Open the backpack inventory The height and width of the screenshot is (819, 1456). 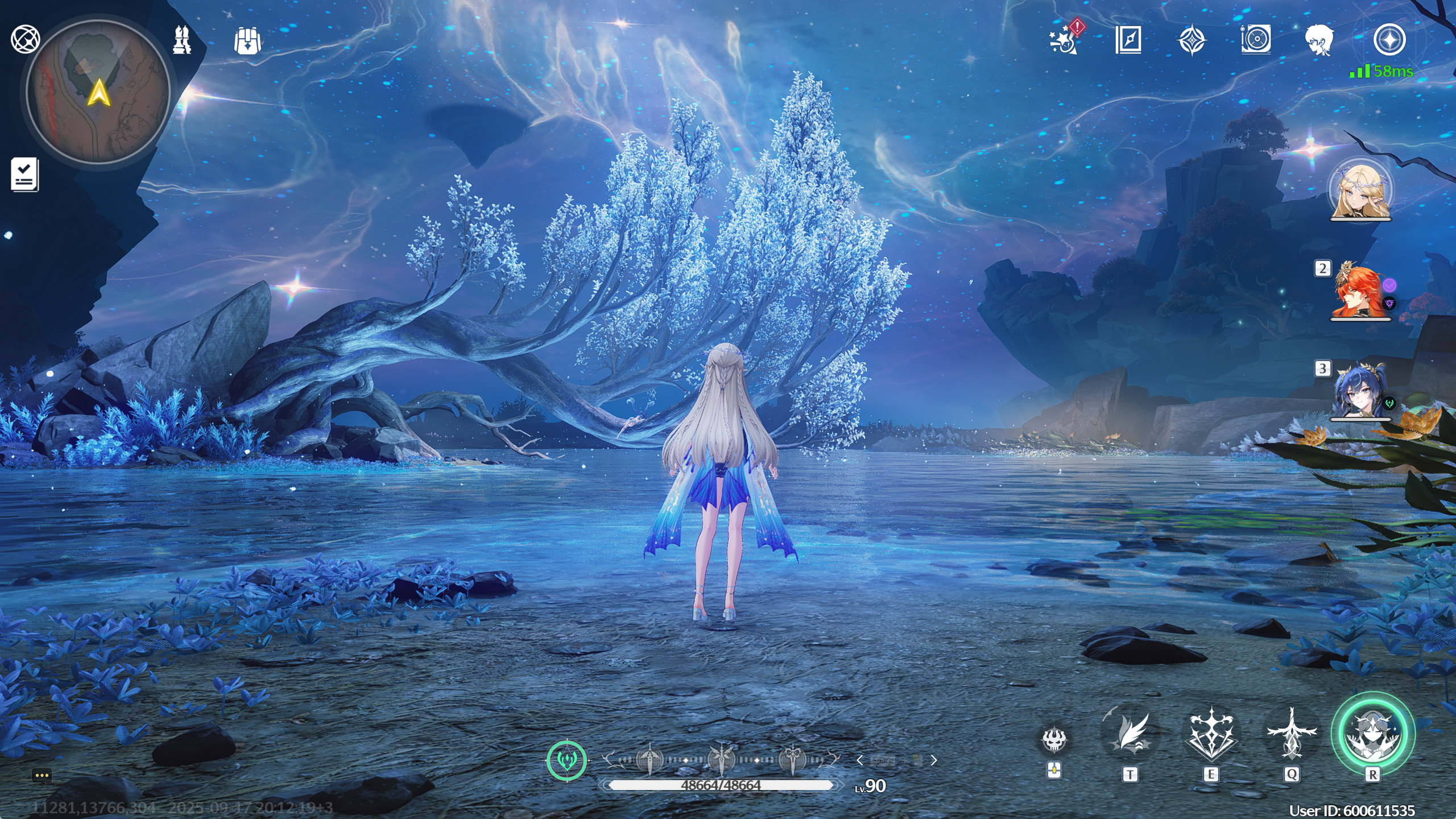(247, 41)
